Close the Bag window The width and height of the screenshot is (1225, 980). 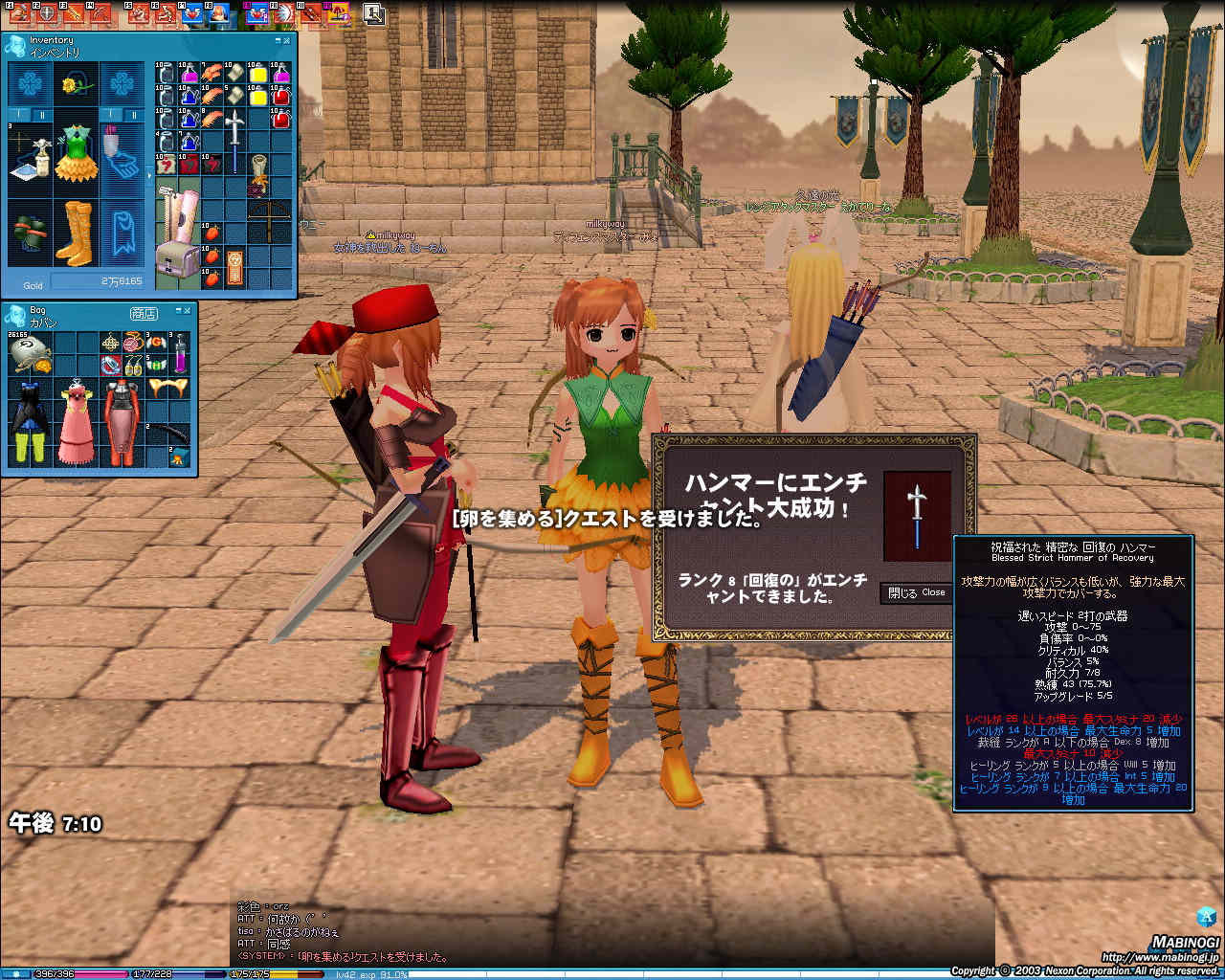click(189, 311)
